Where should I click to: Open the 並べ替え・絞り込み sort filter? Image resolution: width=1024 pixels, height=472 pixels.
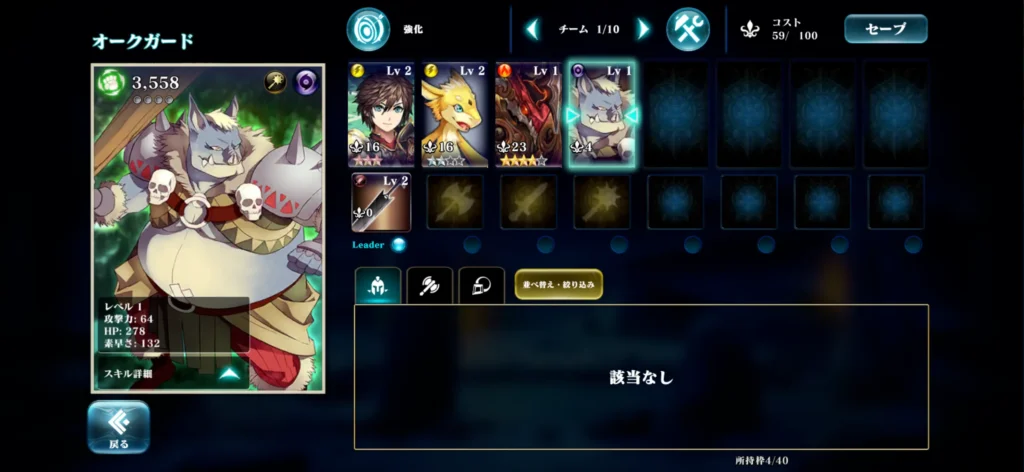pos(559,285)
